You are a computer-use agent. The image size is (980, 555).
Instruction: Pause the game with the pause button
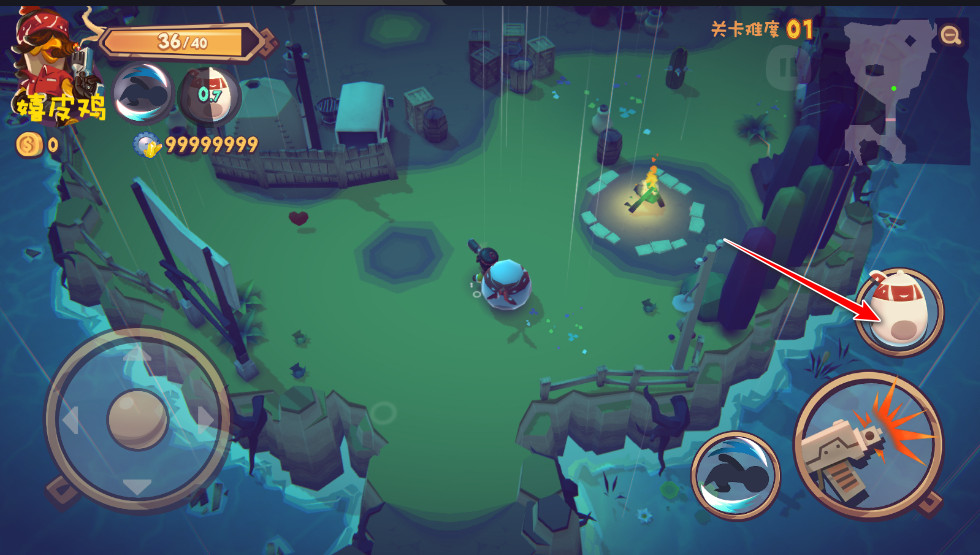789,69
